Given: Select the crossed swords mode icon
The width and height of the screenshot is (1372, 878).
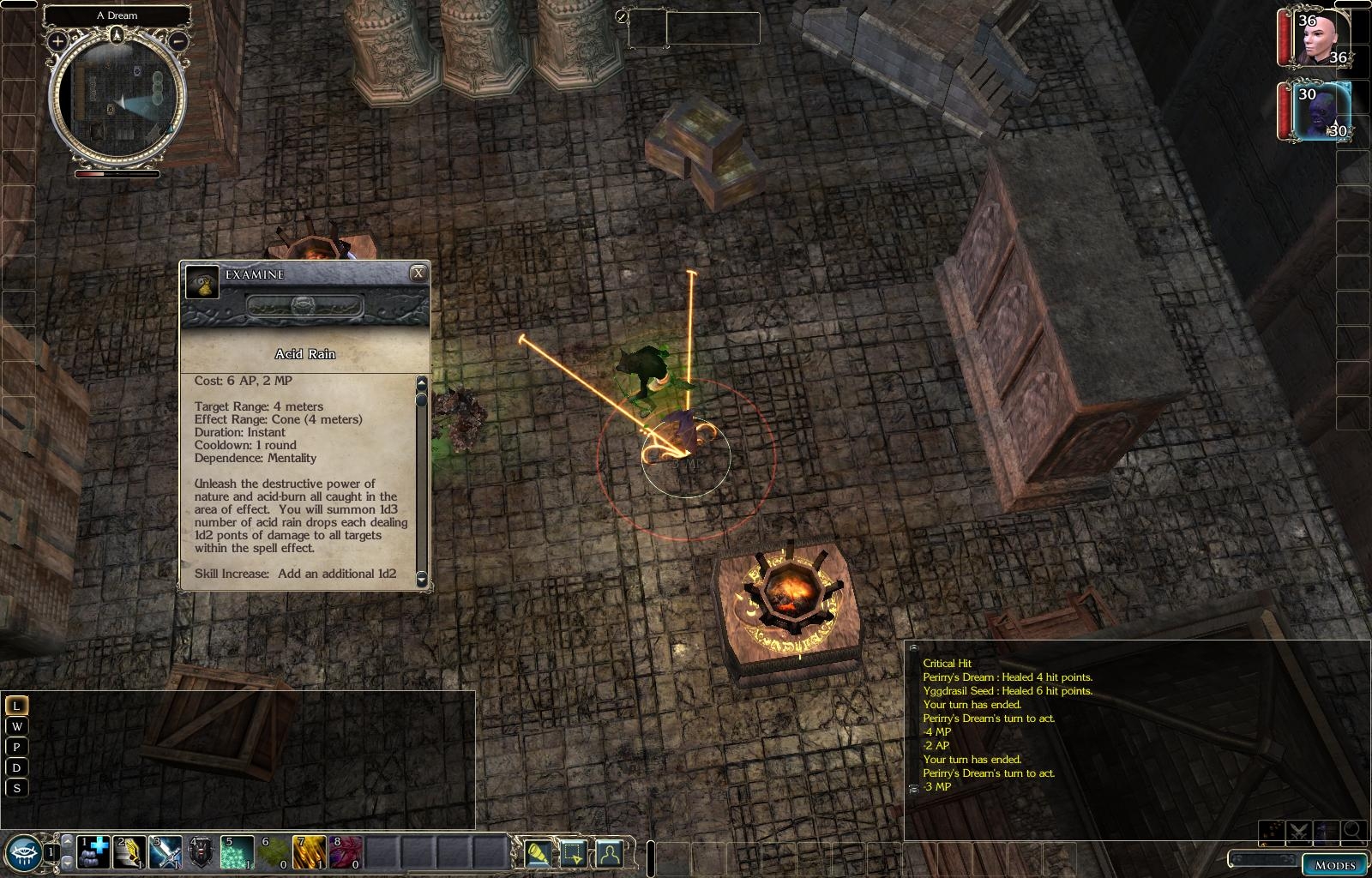Looking at the screenshot, I should (1297, 831).
